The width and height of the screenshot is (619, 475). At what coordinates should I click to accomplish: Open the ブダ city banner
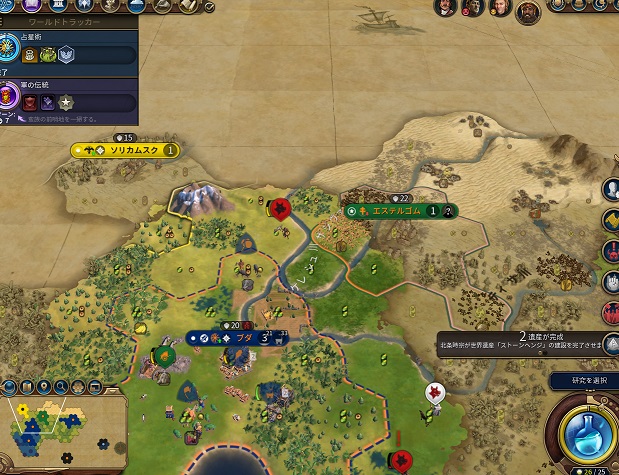(x=237, y=338)
